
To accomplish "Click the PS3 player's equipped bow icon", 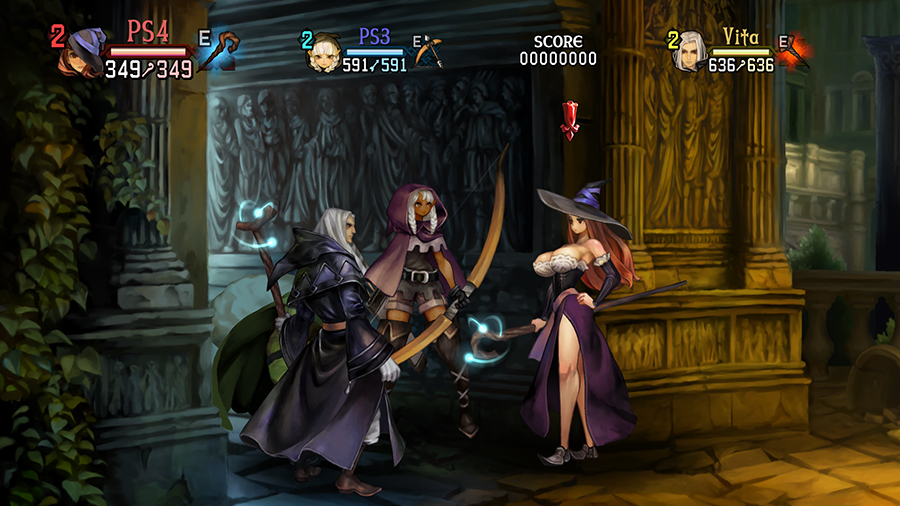I will [428, 52].
